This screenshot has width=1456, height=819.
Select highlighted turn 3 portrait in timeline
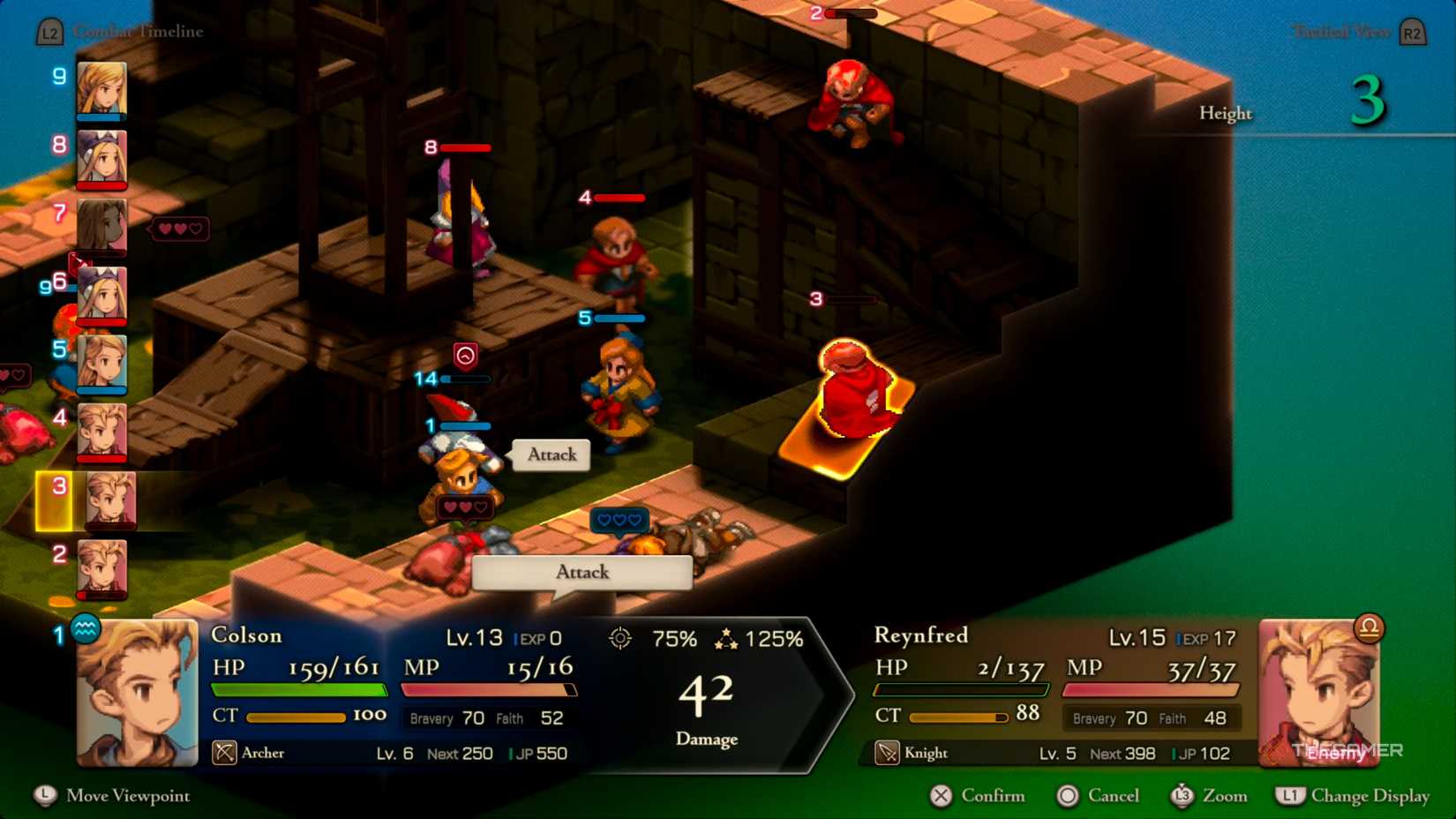pyautogui.click(x=103, y=500)
